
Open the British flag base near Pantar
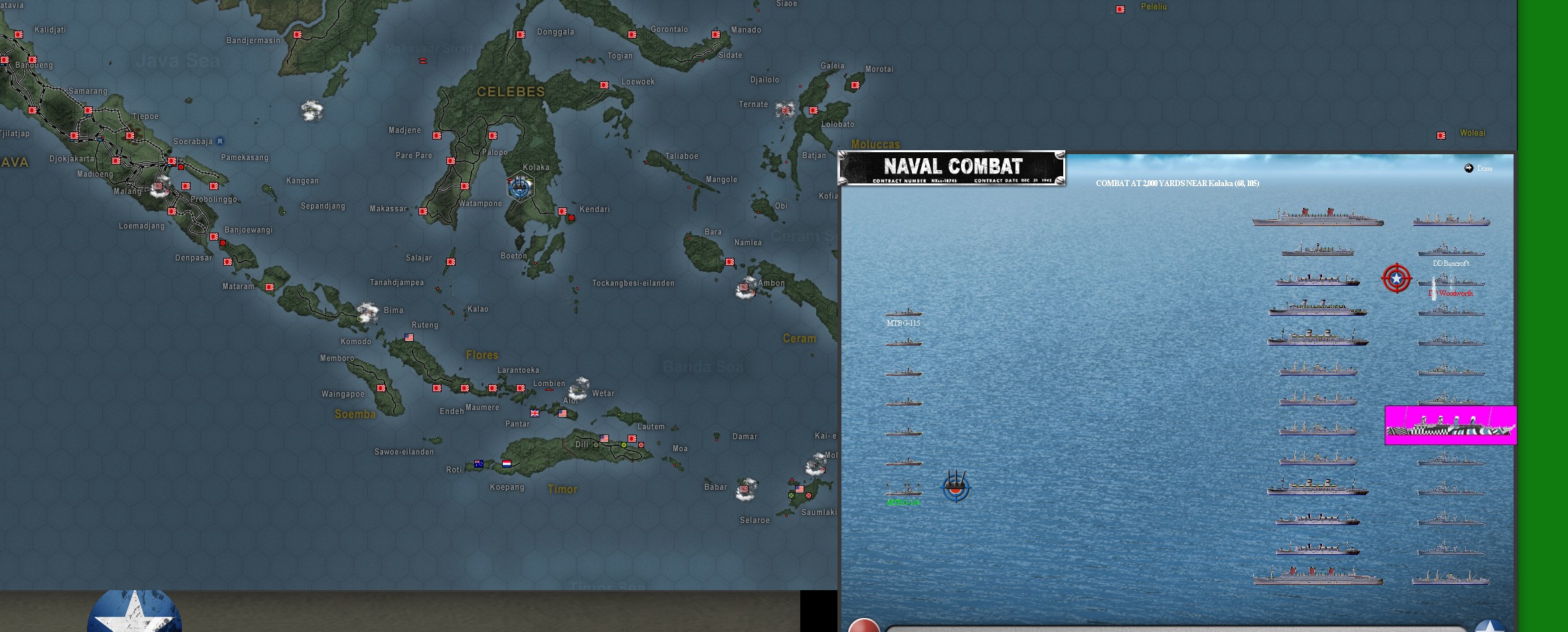535,413
